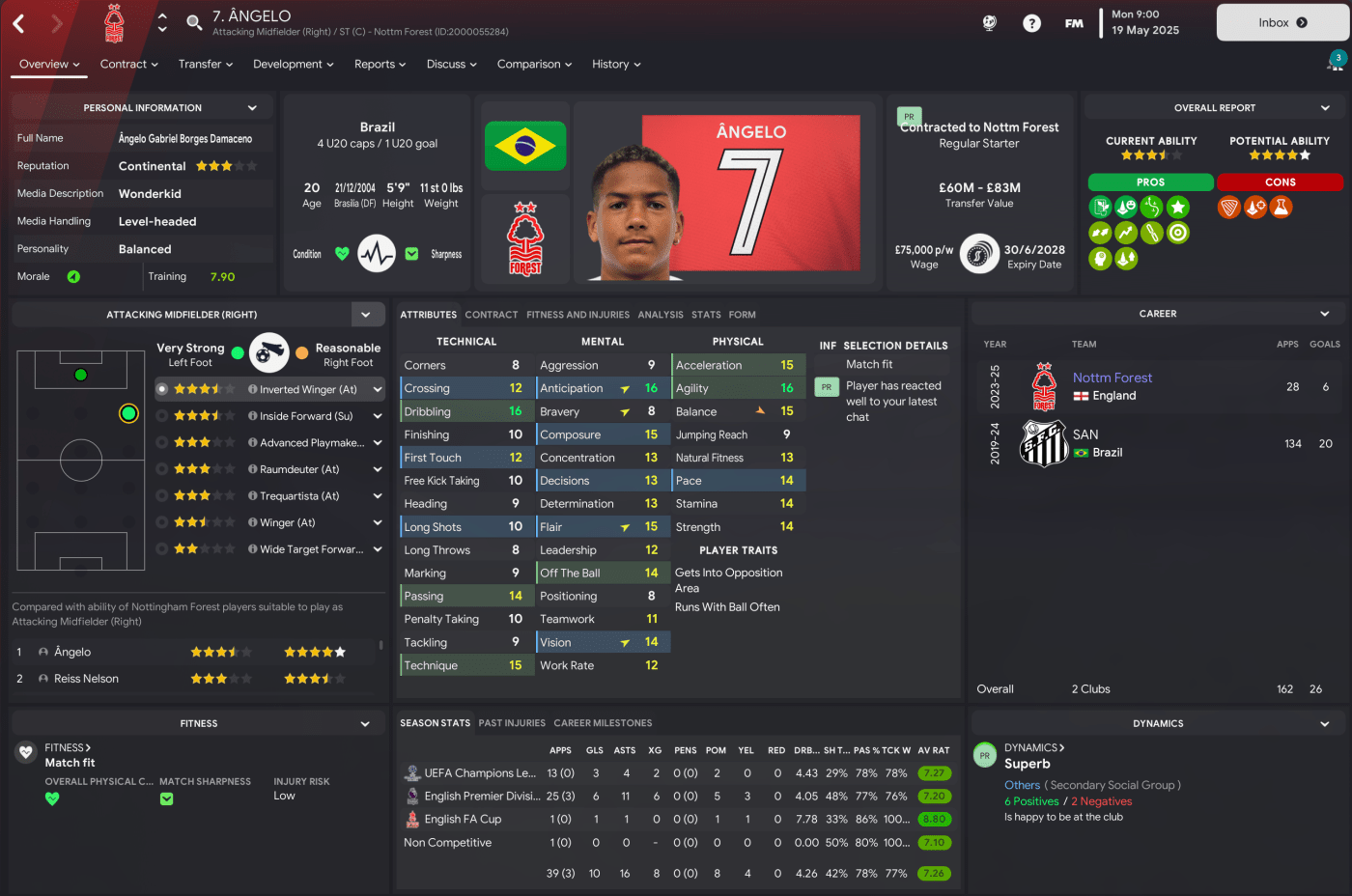Select Reiss Nelson in comparison list

(86, 679)
